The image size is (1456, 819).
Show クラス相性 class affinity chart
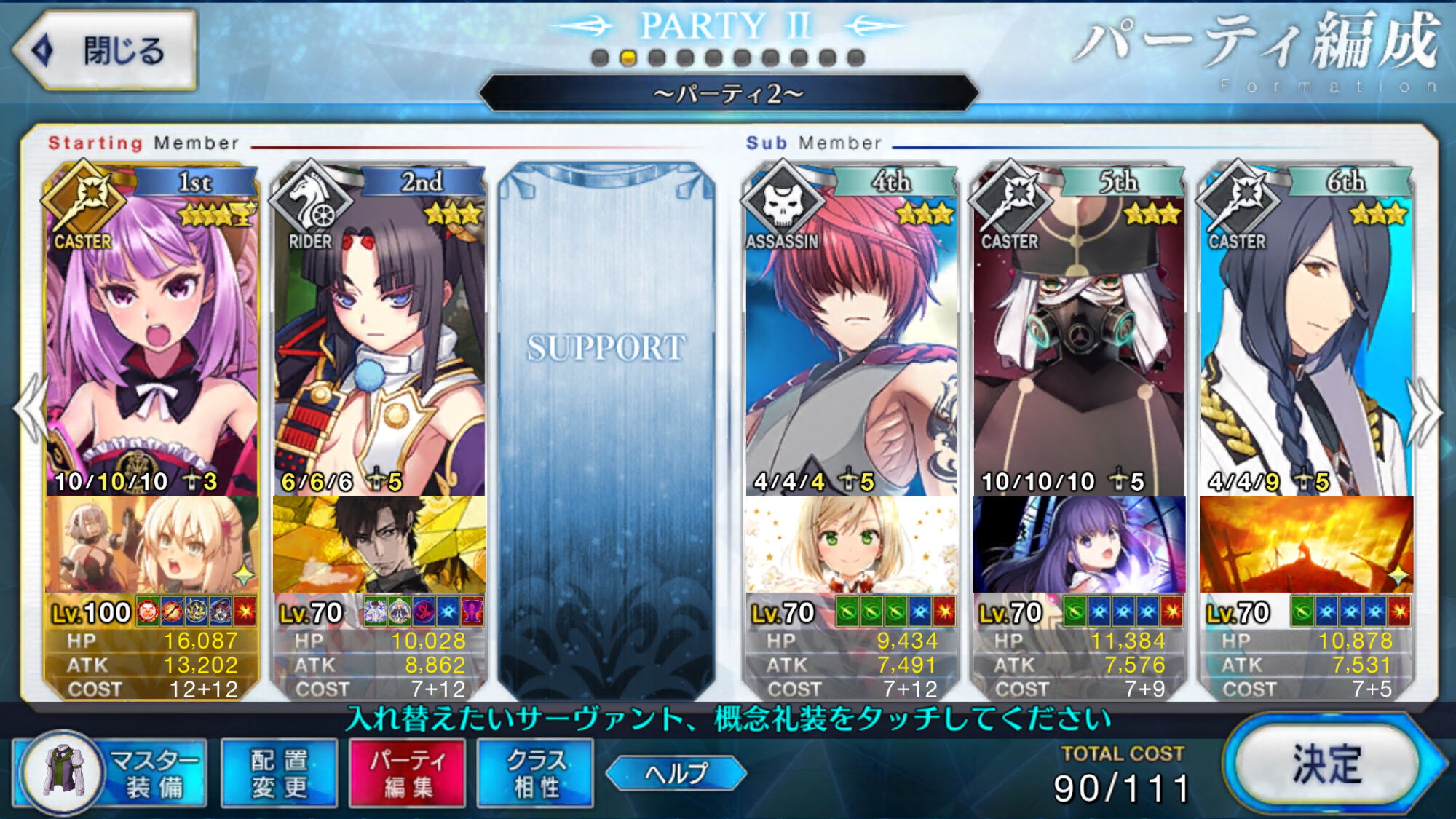(x=535, y=773)
